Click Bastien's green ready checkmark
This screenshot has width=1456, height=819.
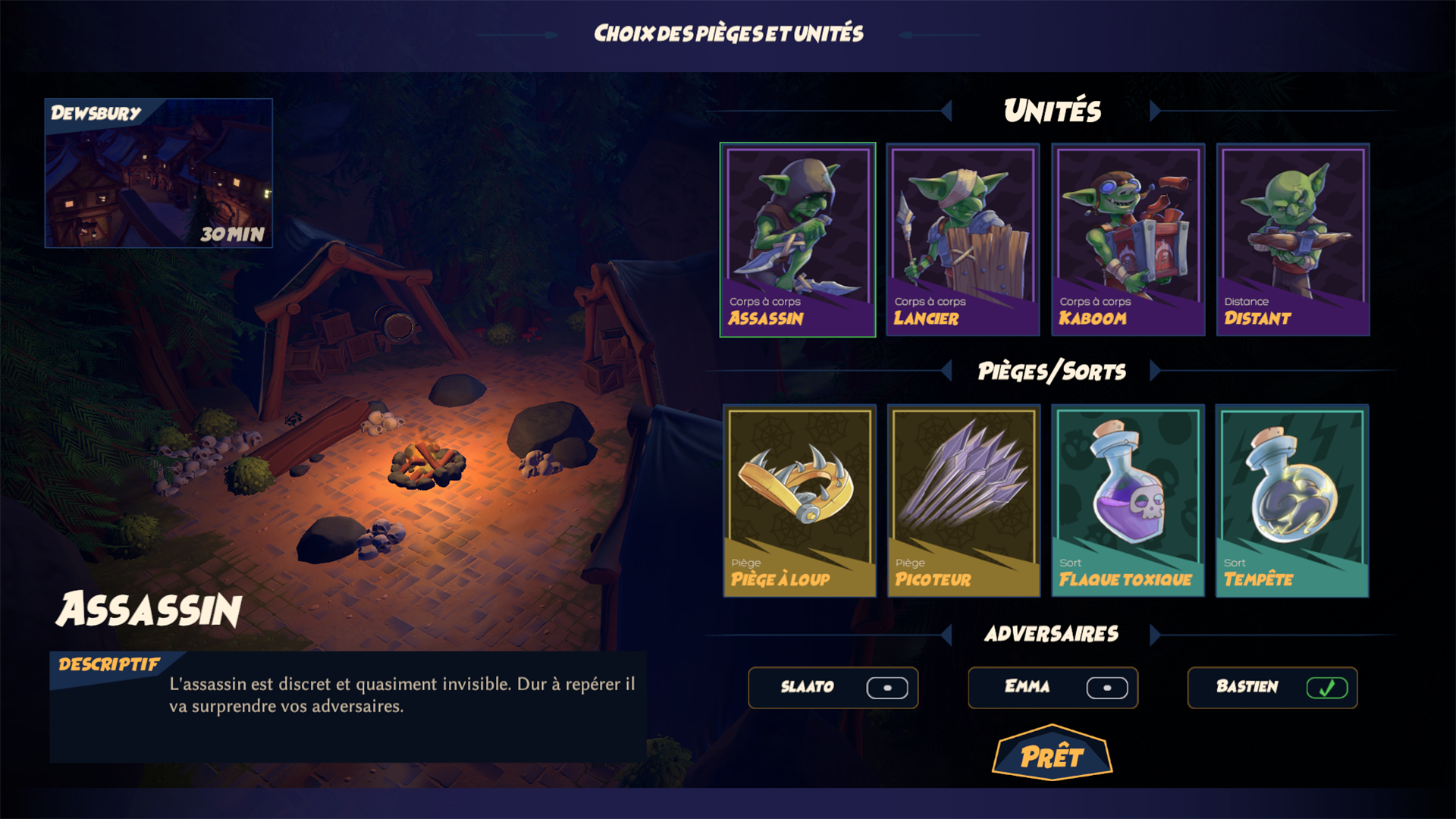[1326, 688]
